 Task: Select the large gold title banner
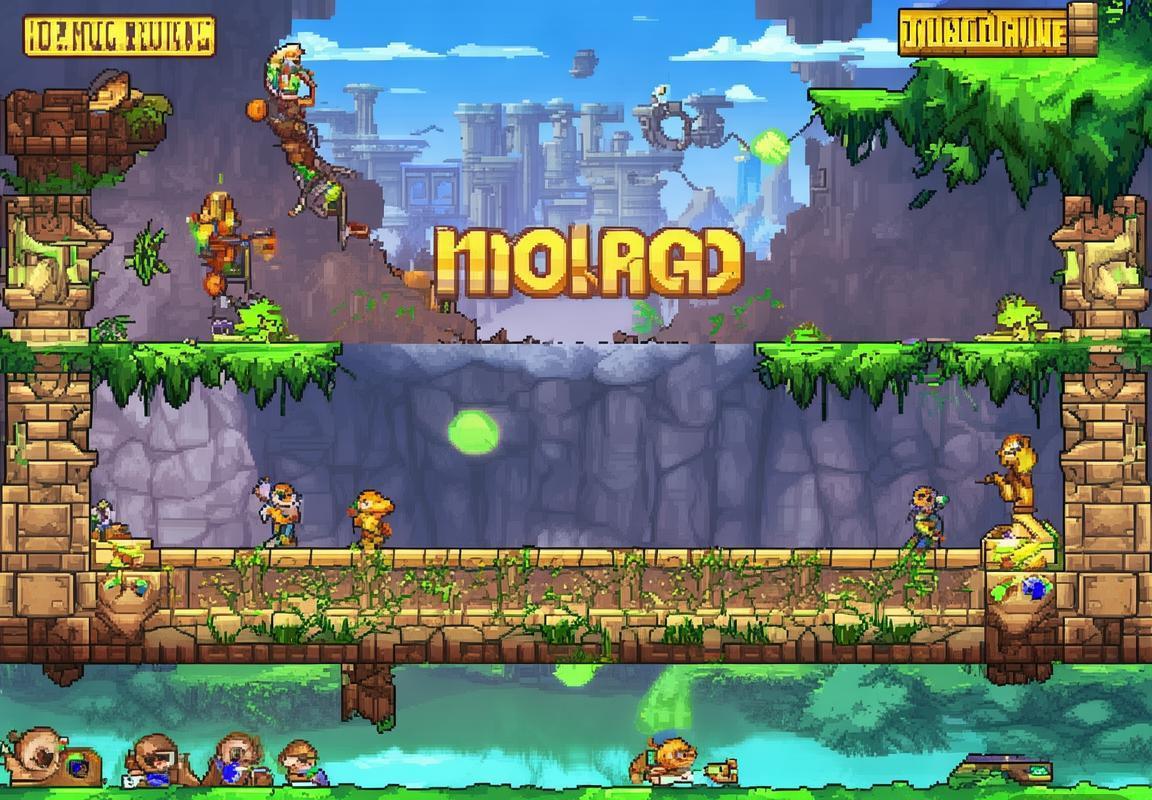pyautogui.click(x=588, y=261)
